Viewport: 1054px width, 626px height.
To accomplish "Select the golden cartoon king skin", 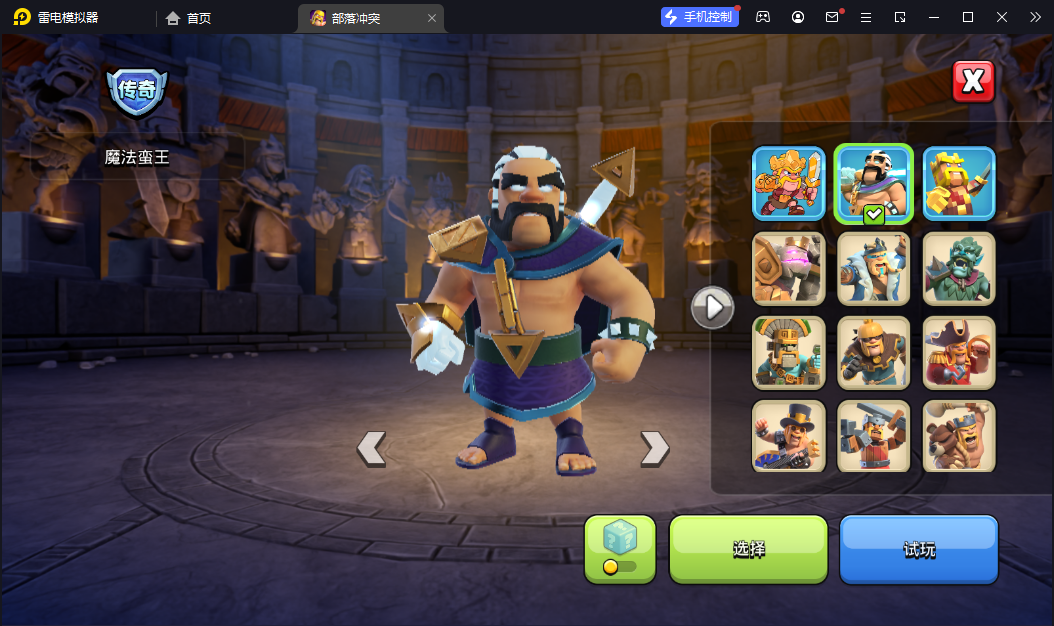I will click(789, 183).
